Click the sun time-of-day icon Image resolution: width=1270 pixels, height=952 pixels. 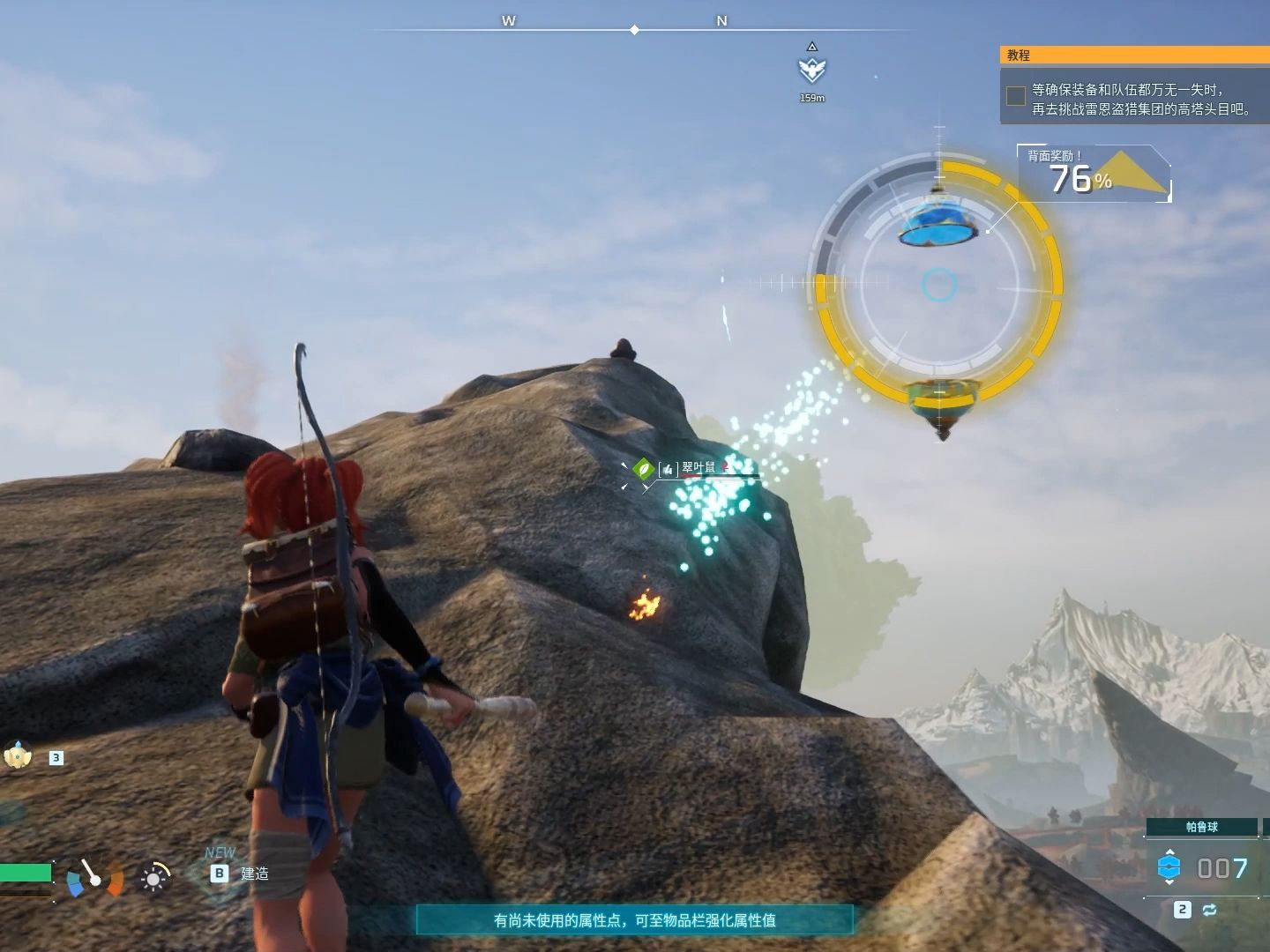tap(154, 878)
